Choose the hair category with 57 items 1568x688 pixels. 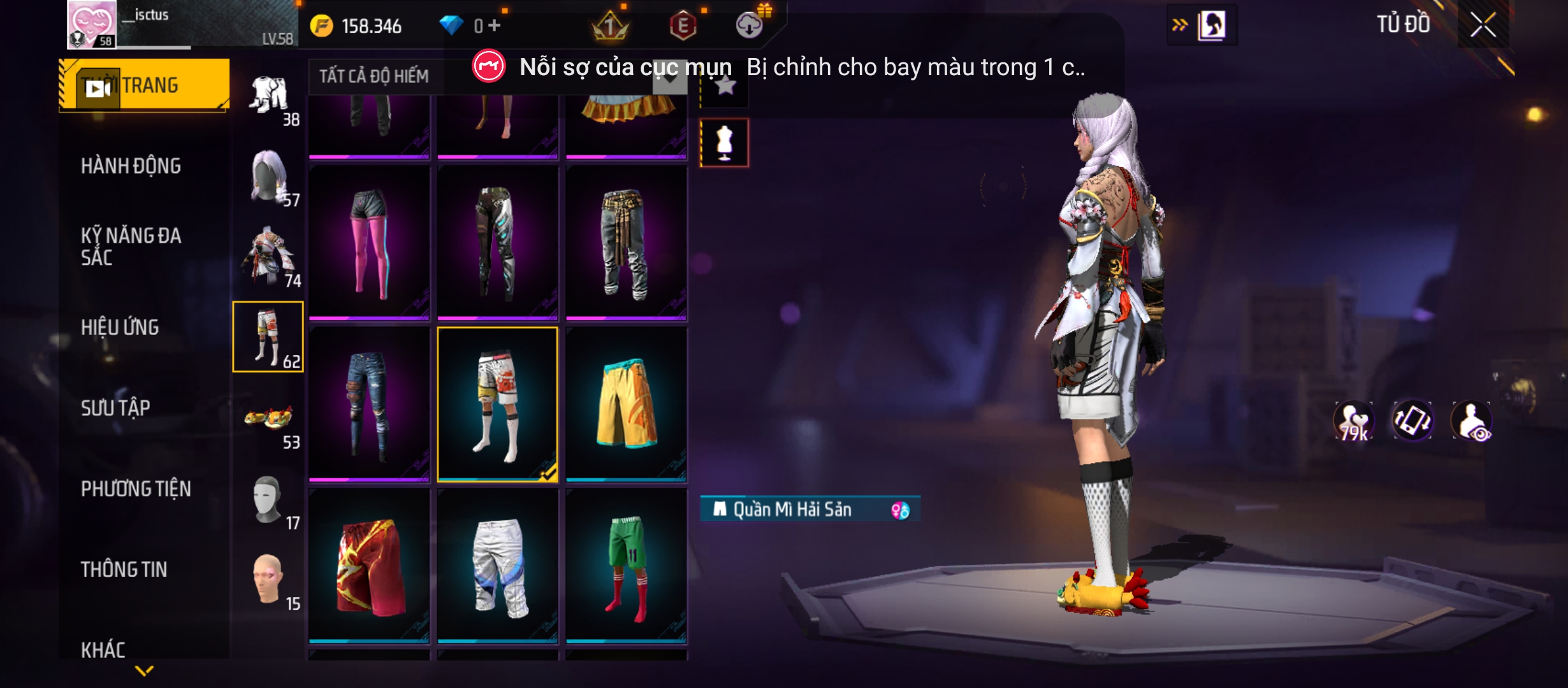[x=269, y=178]
